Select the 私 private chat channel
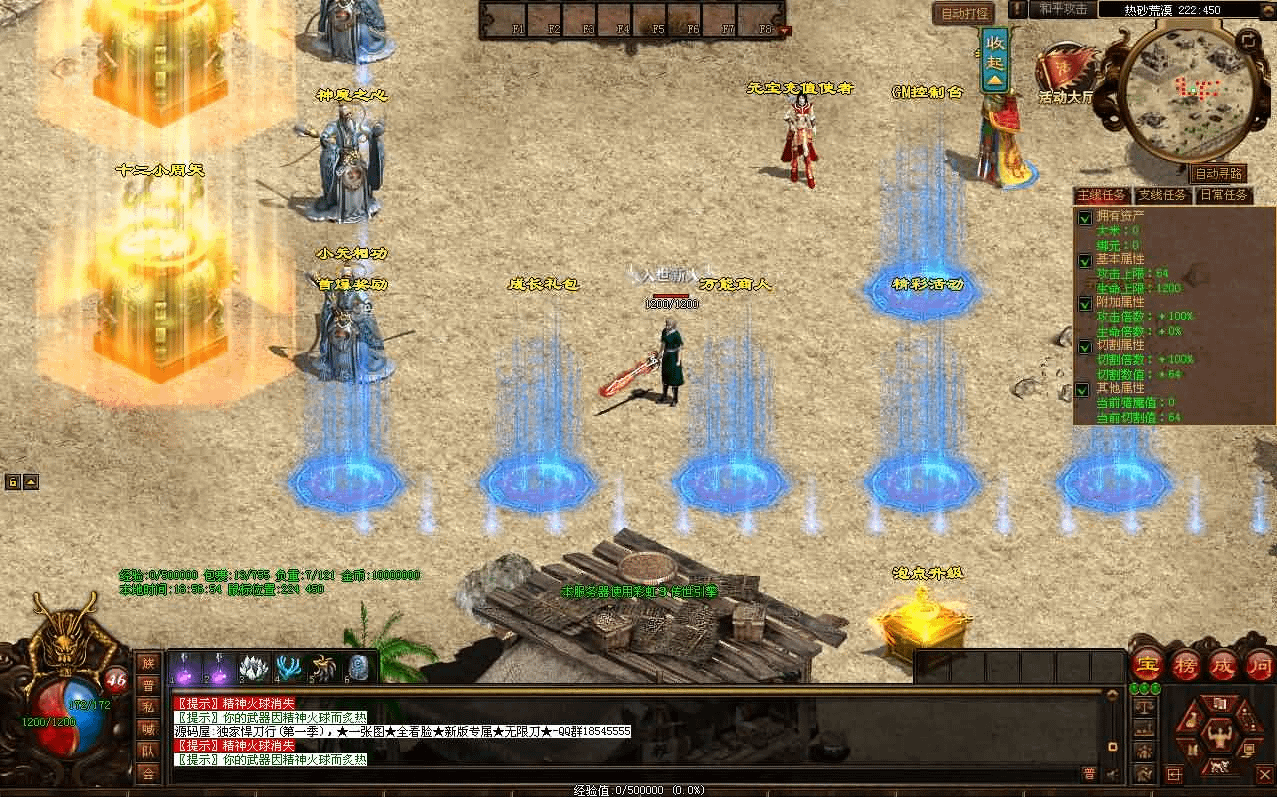Screen dimensions: 1277x797 pyautogui.click(x=148, y=706)
